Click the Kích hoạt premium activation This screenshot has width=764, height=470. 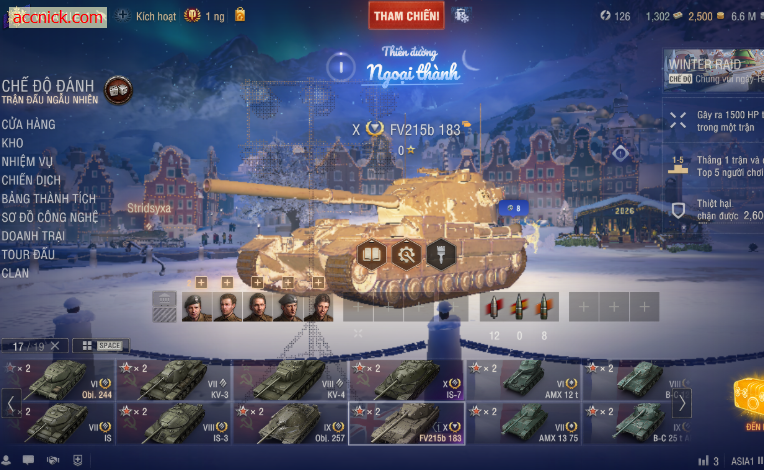tap(146, 16)
